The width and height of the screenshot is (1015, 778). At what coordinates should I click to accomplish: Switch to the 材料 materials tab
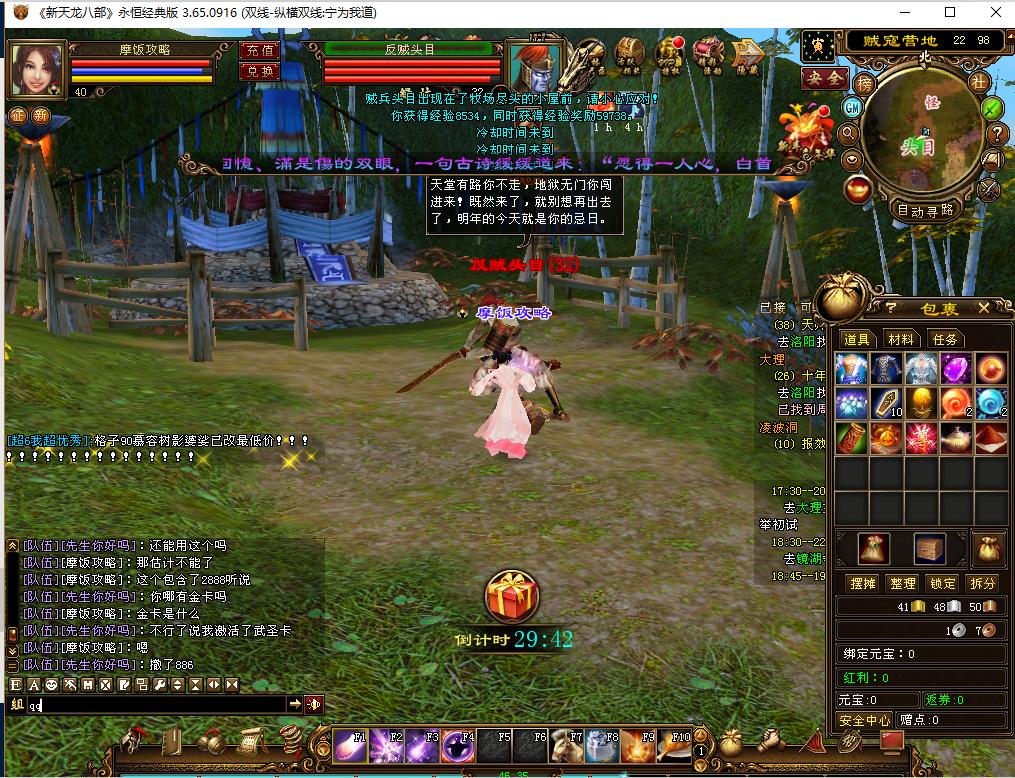pos(901,339)
